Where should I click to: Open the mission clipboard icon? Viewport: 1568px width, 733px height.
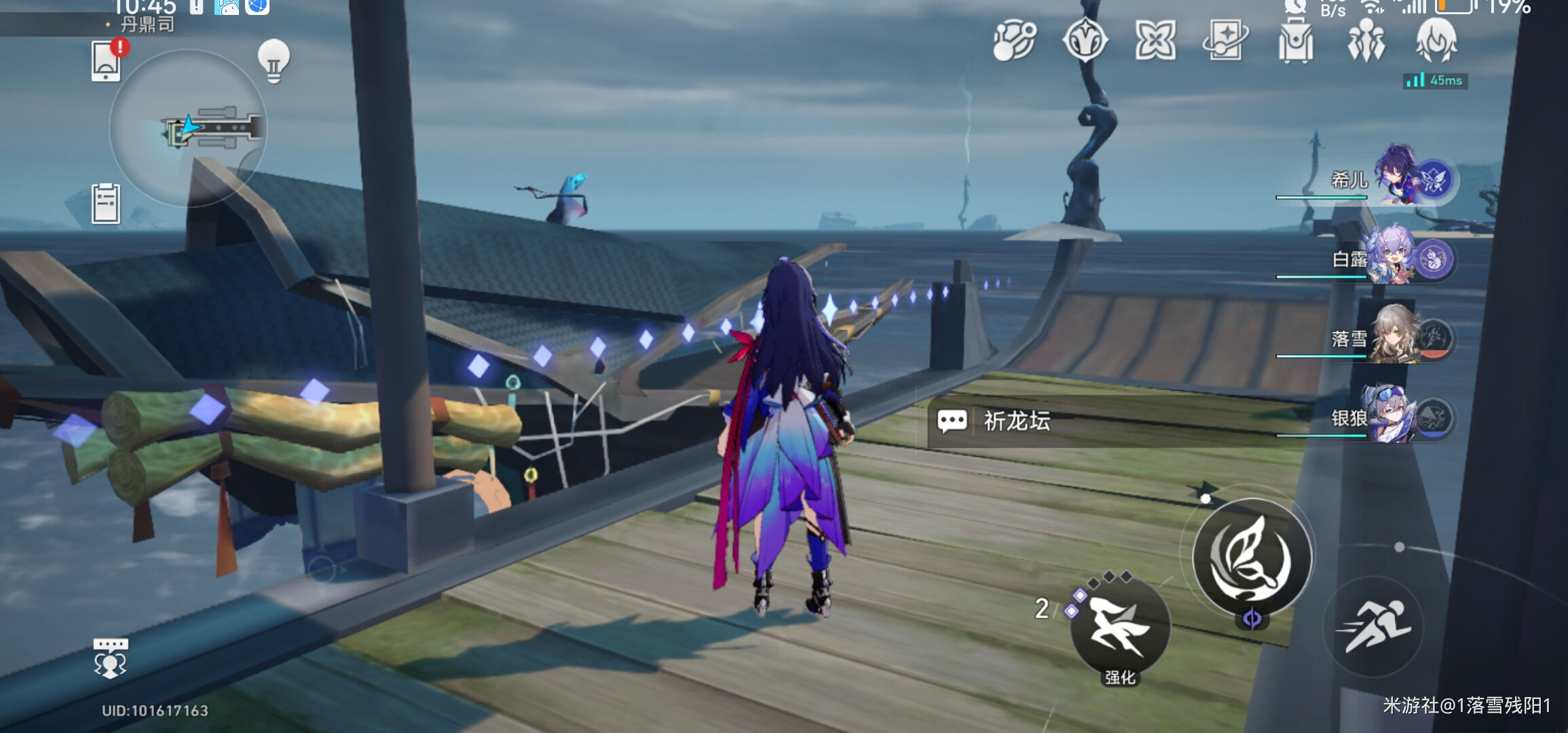106,204
